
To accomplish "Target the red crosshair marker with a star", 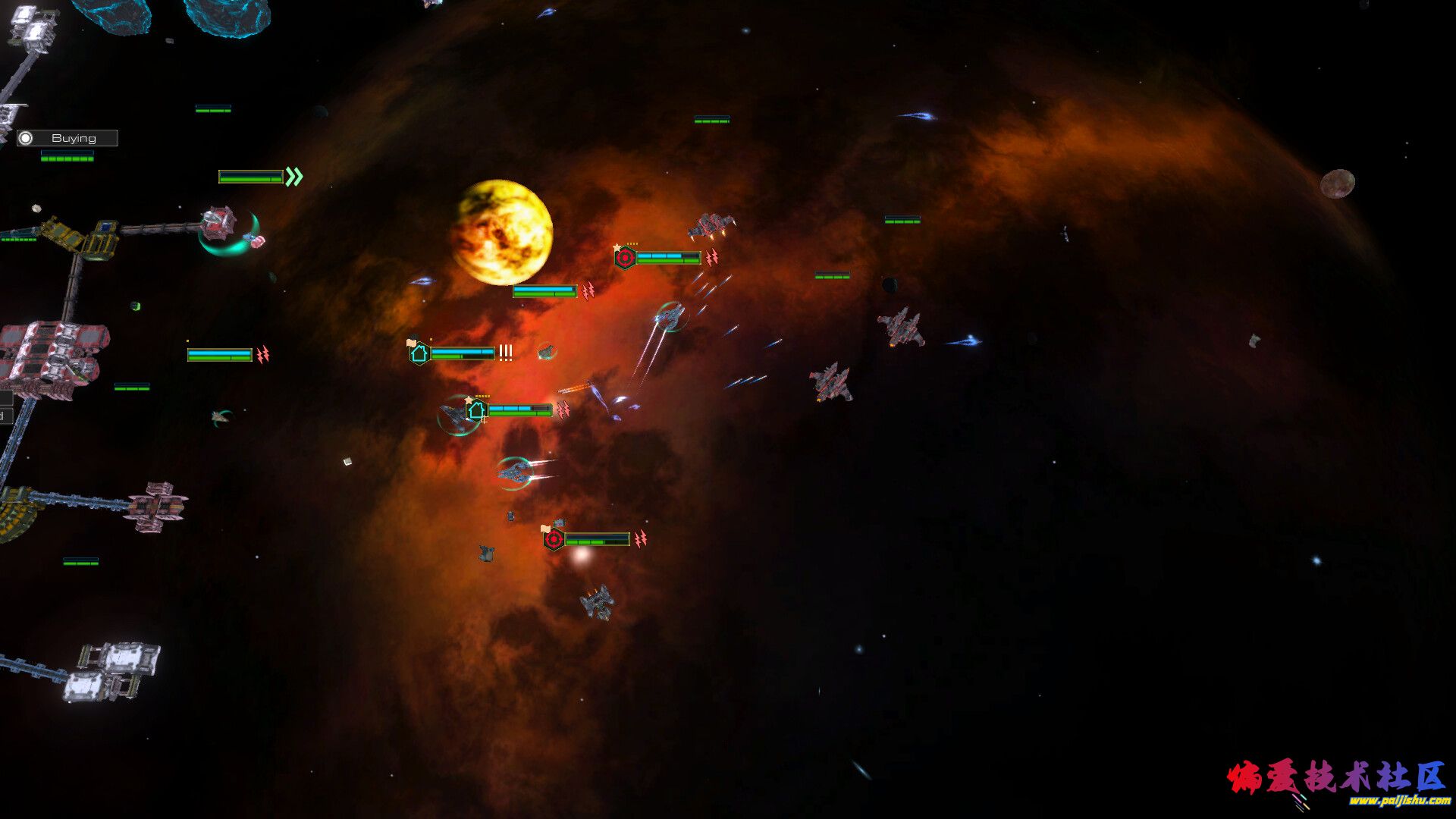I will coord(625,258).
